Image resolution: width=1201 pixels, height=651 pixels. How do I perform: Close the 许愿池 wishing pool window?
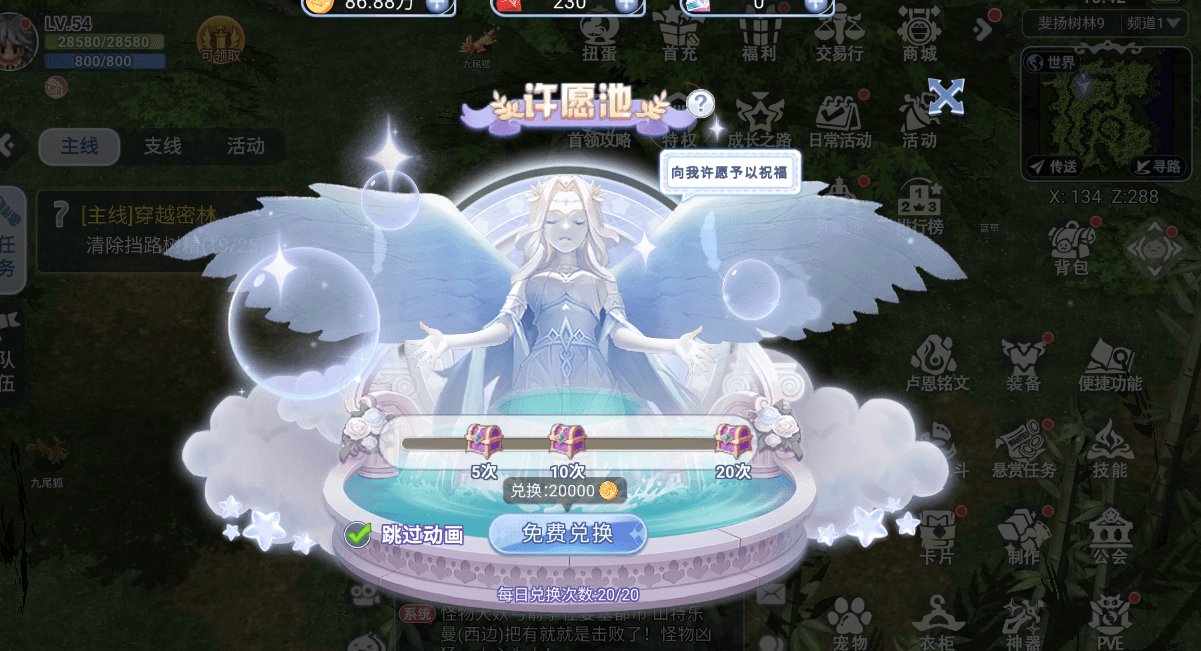tap(945, 97)
